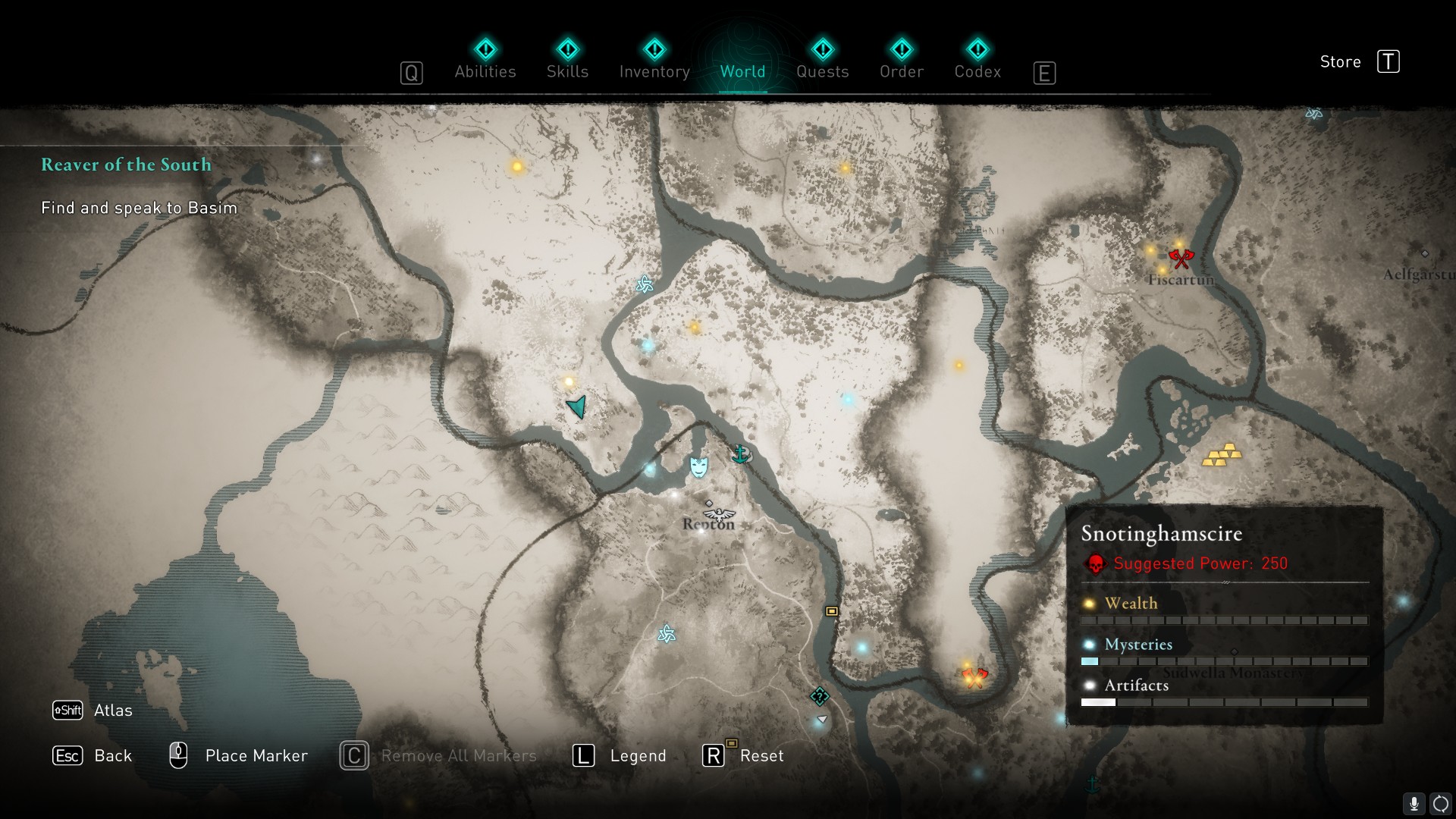The image size is (1456, 819).
Task: Click the teal player arrow marker
Action: coord(577,407)
